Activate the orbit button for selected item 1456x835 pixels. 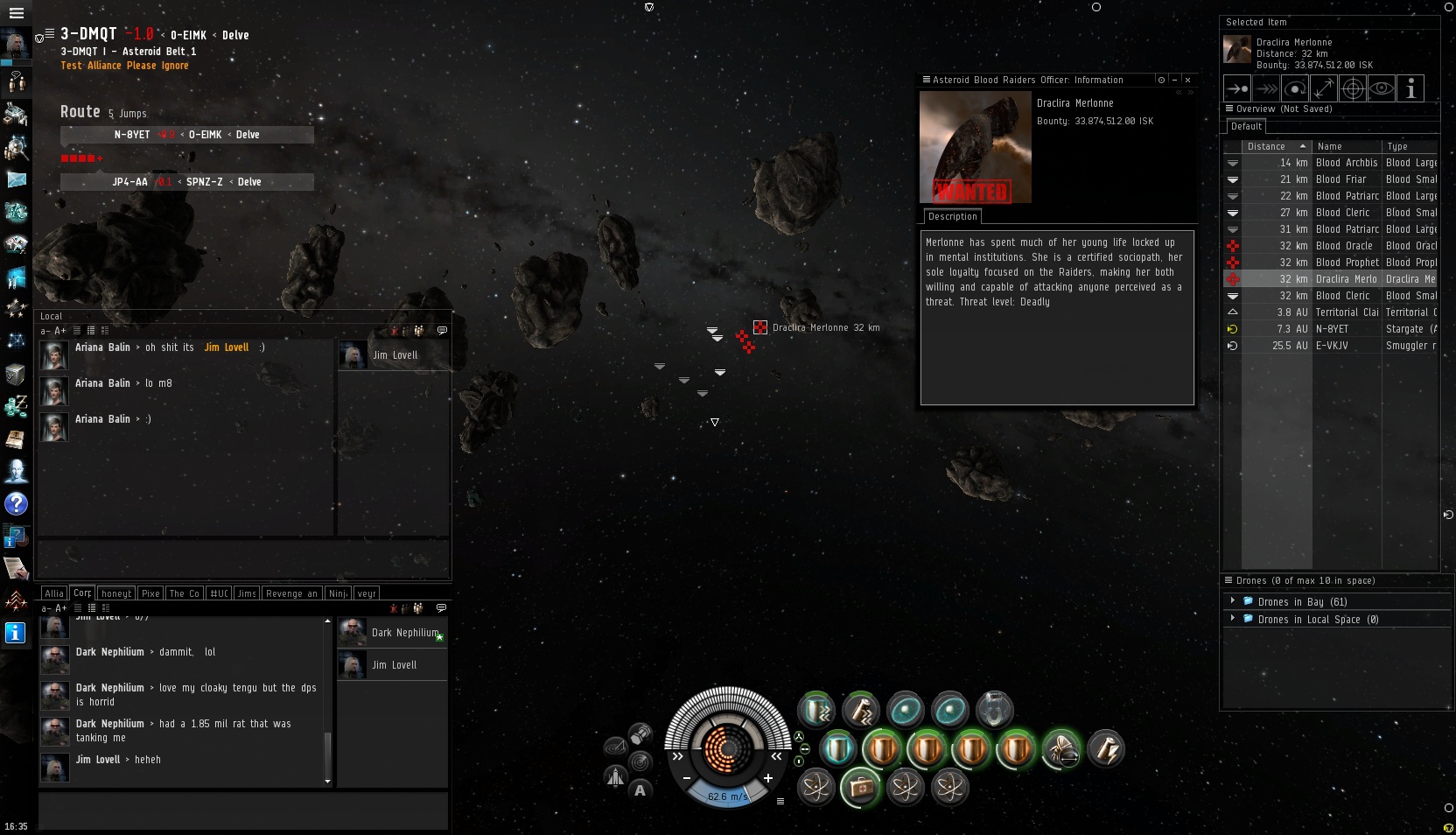[1295, 88]
